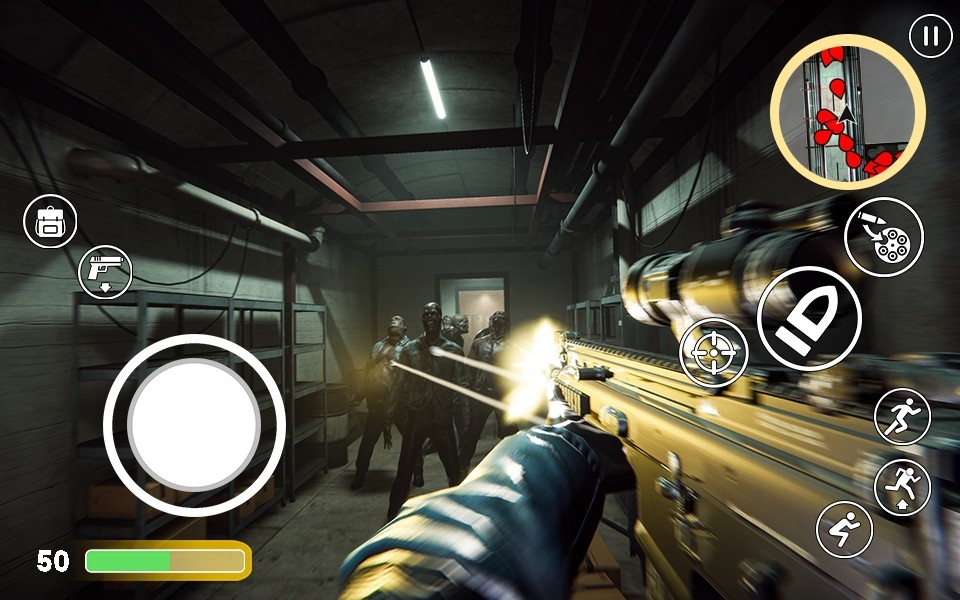Tap the virtual movement joystick
The width and height of the screenshot is (960, 600).
click(x=194, y=425)
